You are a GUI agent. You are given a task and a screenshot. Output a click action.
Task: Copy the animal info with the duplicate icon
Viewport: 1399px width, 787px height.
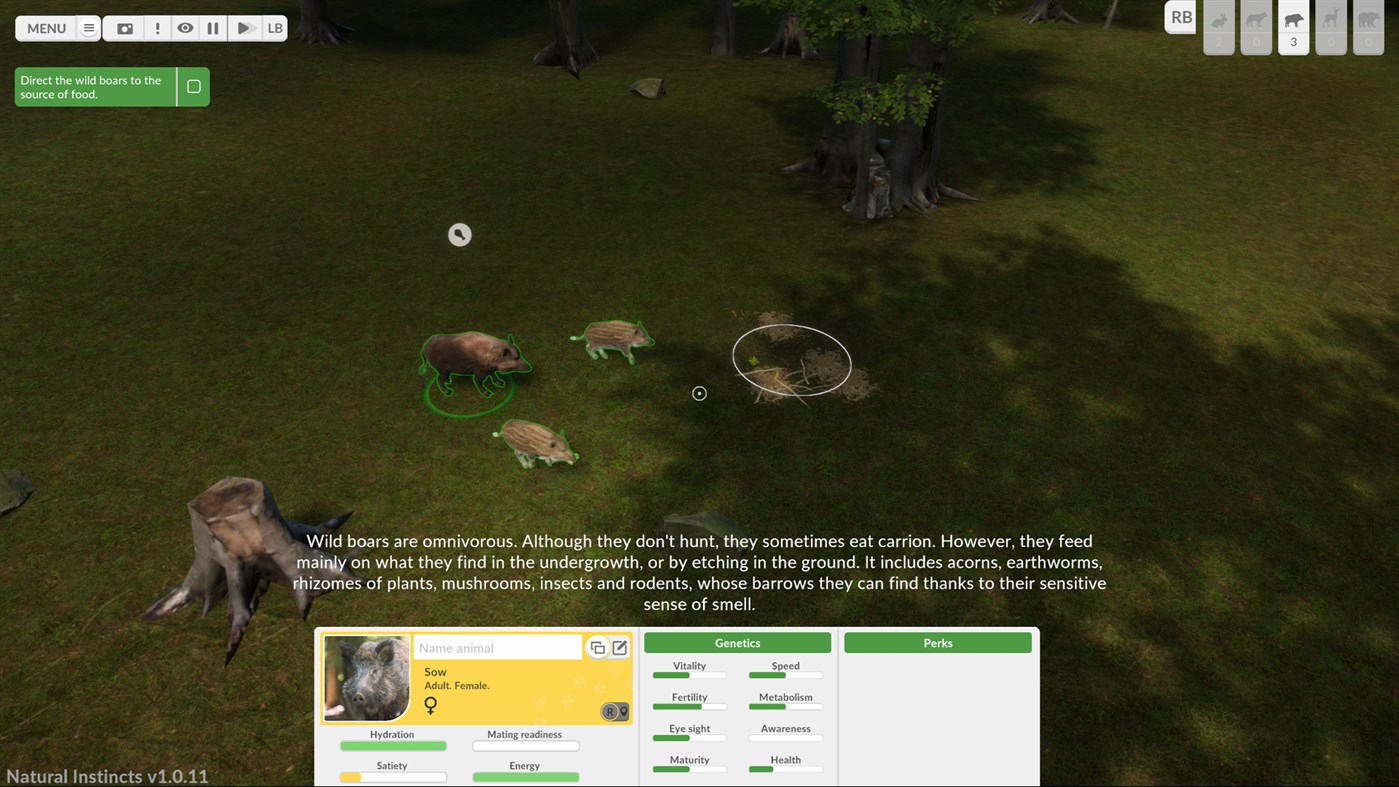598,648
